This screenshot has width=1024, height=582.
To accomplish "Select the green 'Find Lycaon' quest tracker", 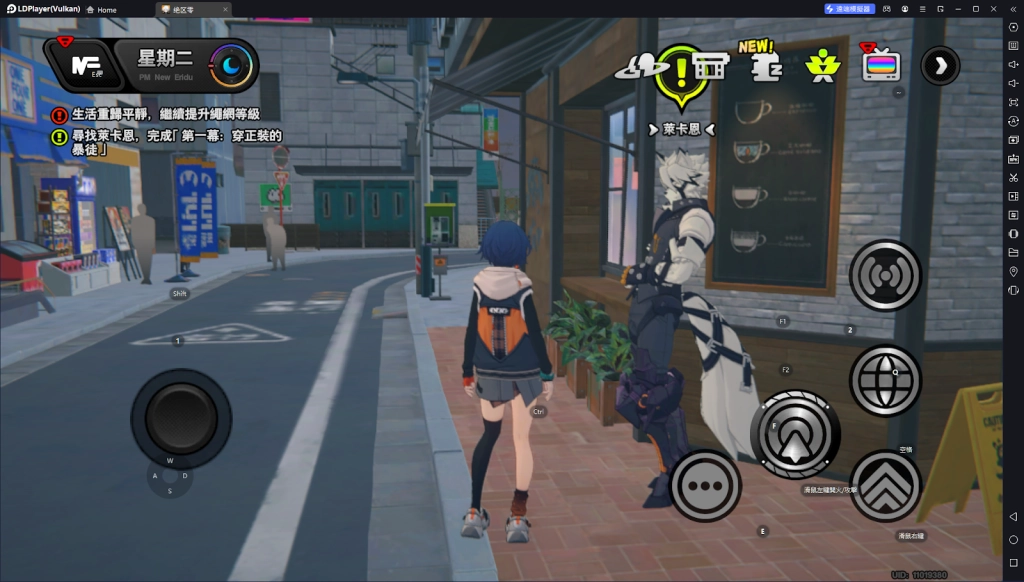I will (x=170, y=143).
